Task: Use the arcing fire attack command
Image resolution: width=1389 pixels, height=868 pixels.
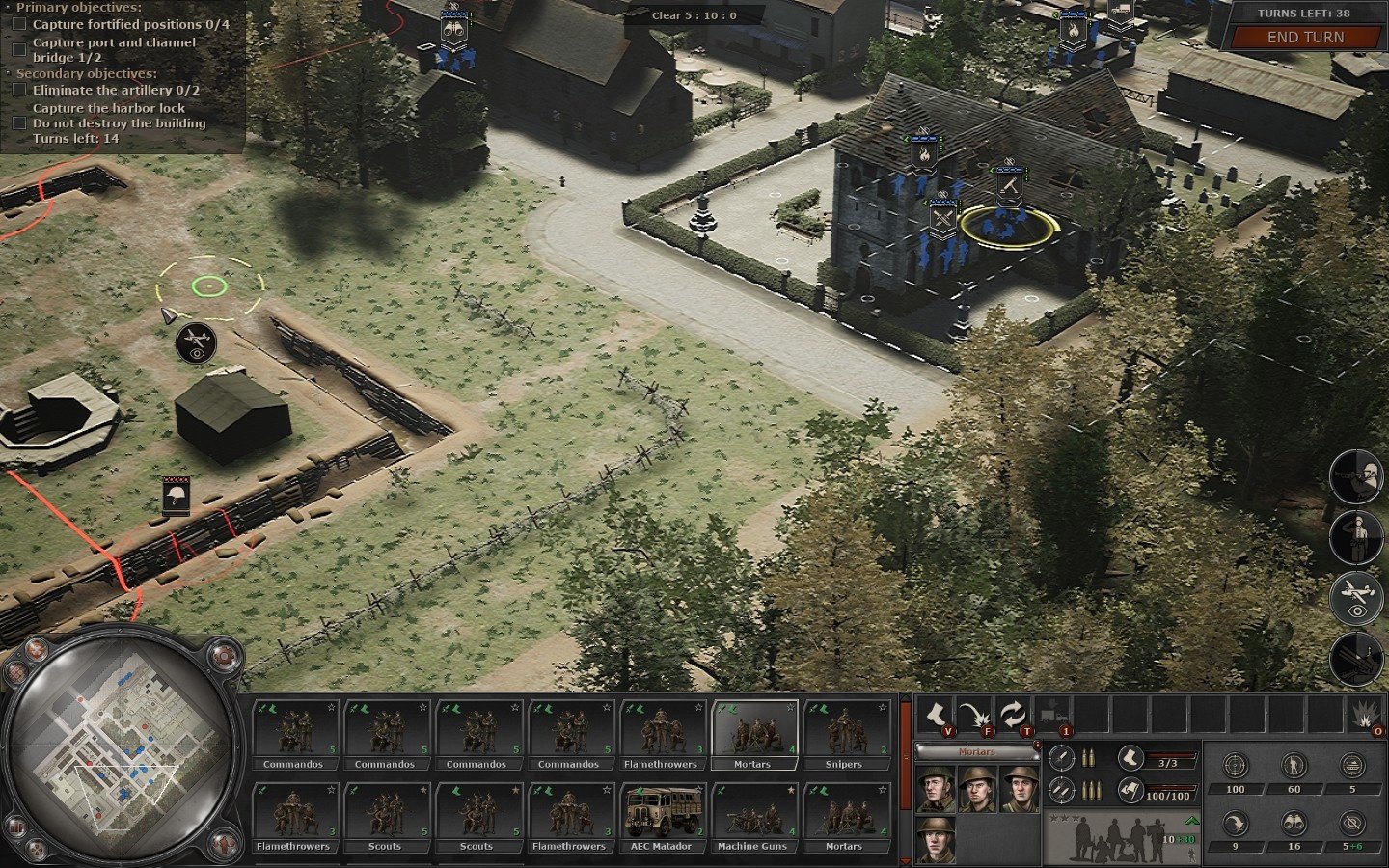Action: pos(973,716)
